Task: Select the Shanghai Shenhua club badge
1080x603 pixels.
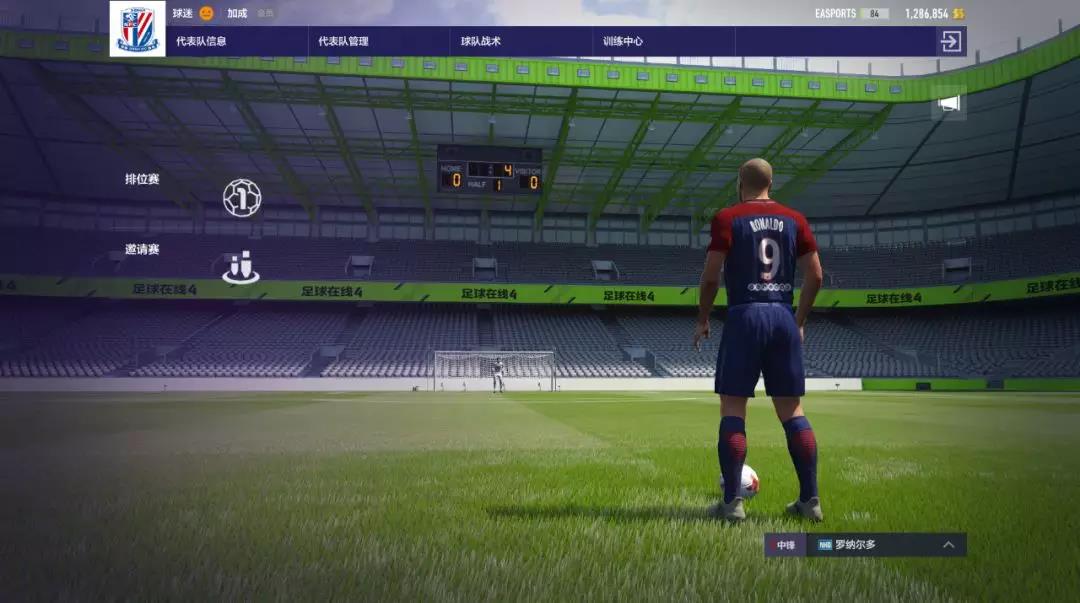Action: click(137, 29)
